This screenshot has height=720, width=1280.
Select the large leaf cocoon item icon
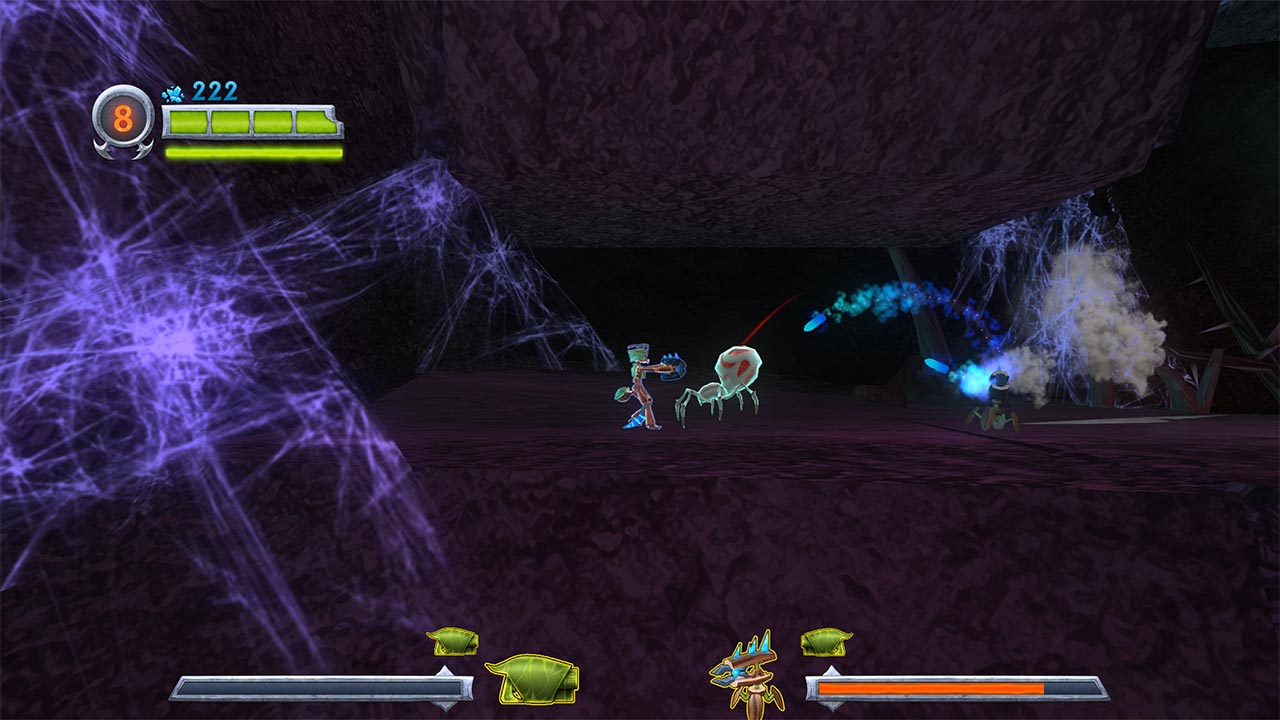(532, 680)
